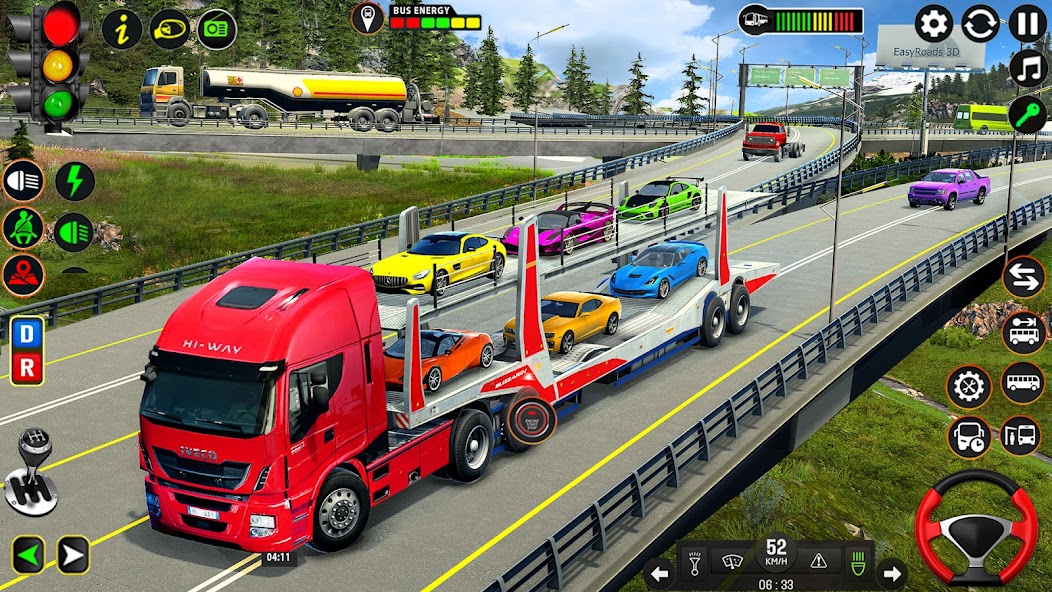The image size is (1052, 592).
Task: Tap the circular refresh arrows button
Action: pyautogui.click(x=980, y=23)
